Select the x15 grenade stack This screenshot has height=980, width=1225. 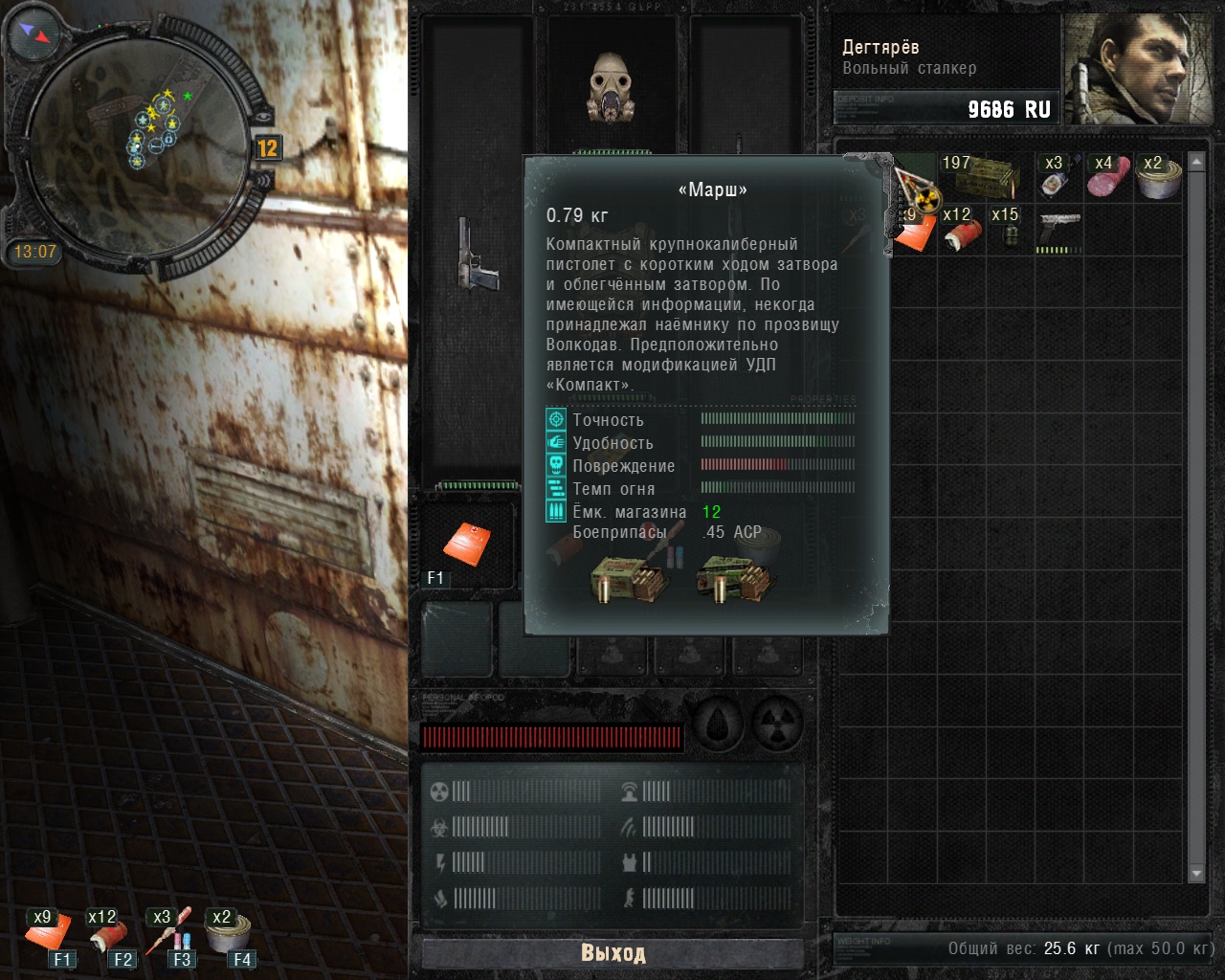tap(1009, 231)
